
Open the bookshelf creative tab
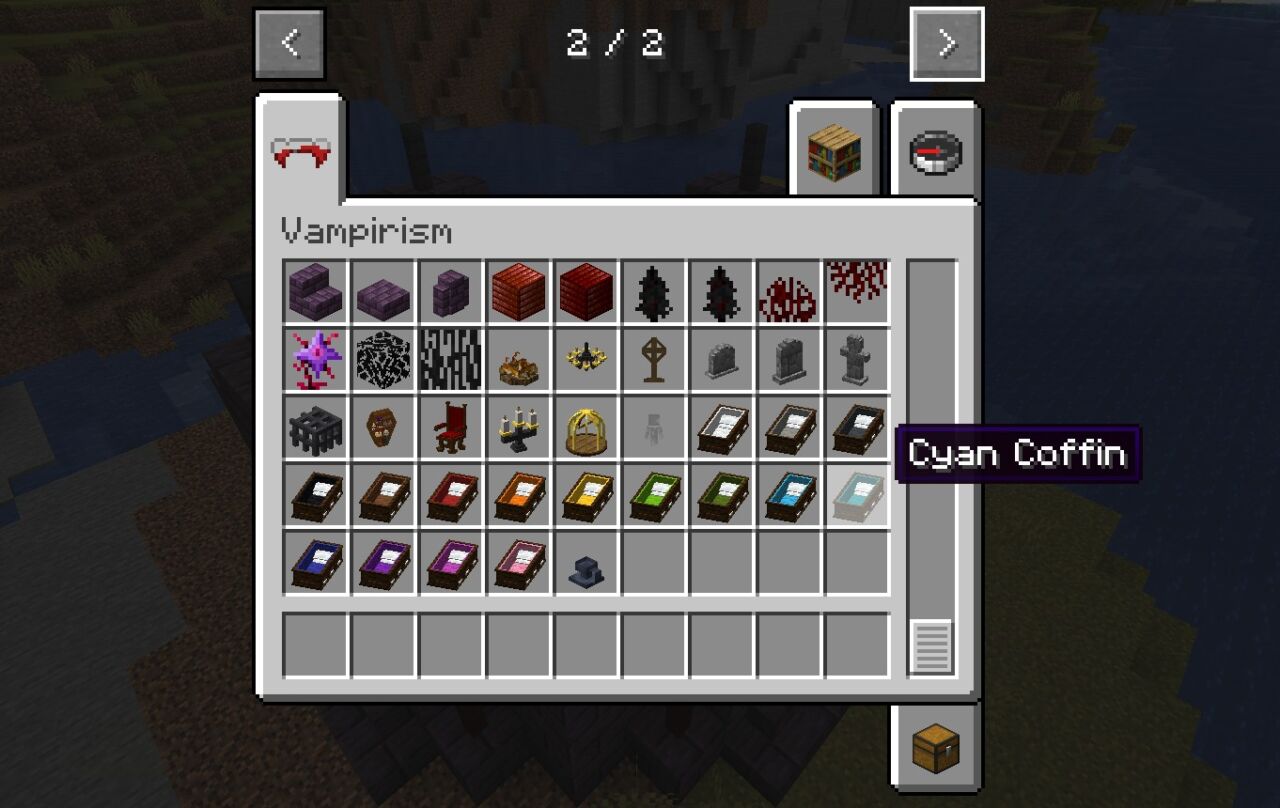(834, 151)
